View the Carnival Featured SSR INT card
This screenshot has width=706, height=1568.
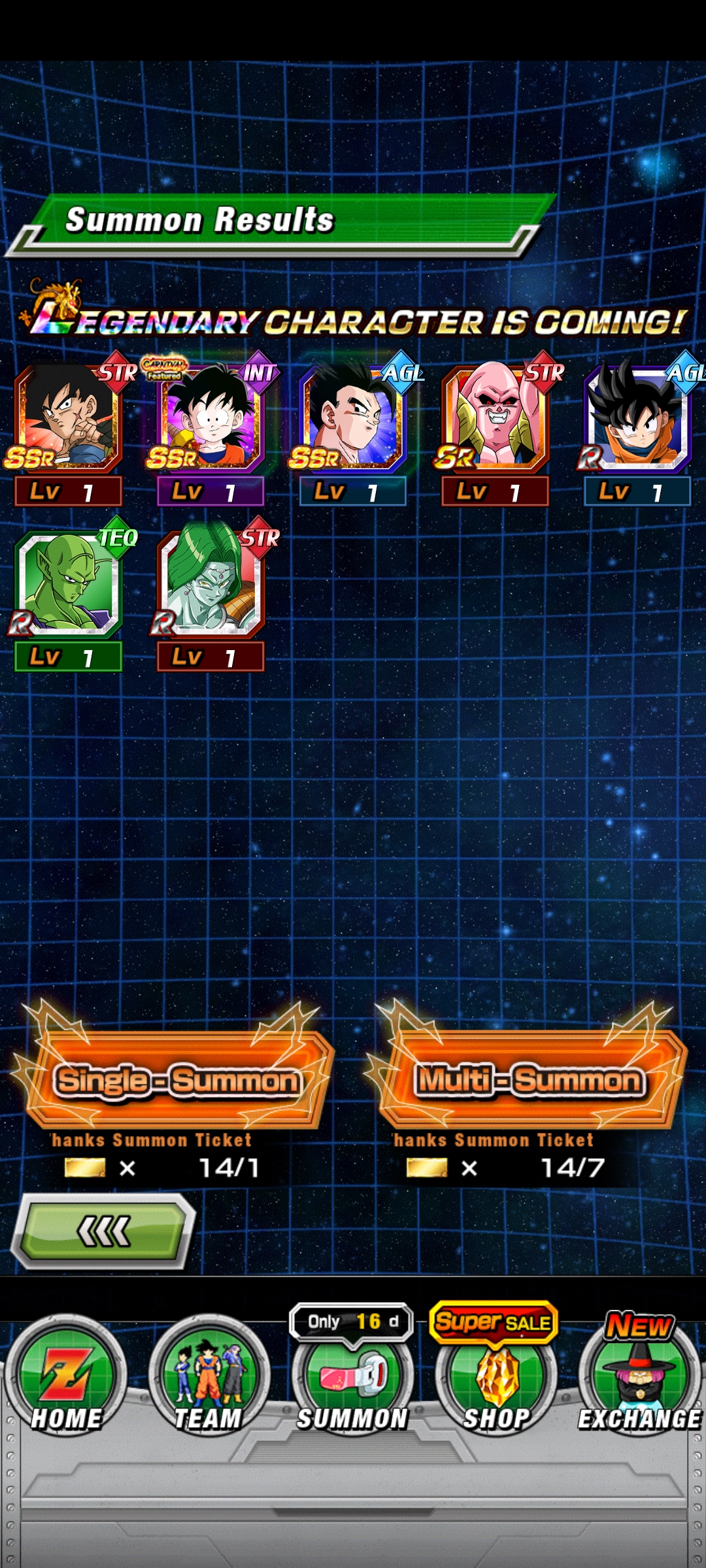210,419
